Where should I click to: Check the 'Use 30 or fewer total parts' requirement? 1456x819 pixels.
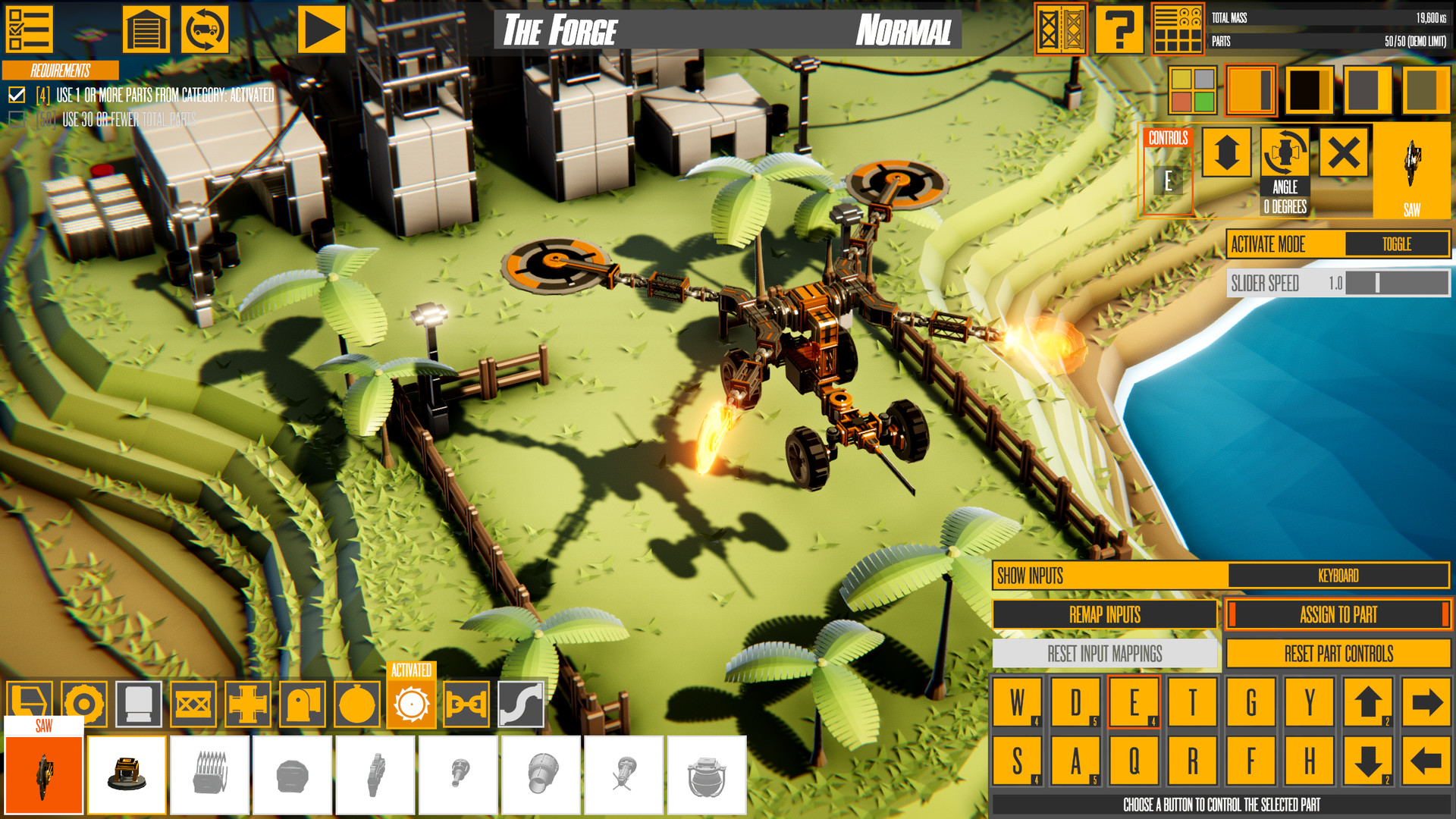[15, 118]
